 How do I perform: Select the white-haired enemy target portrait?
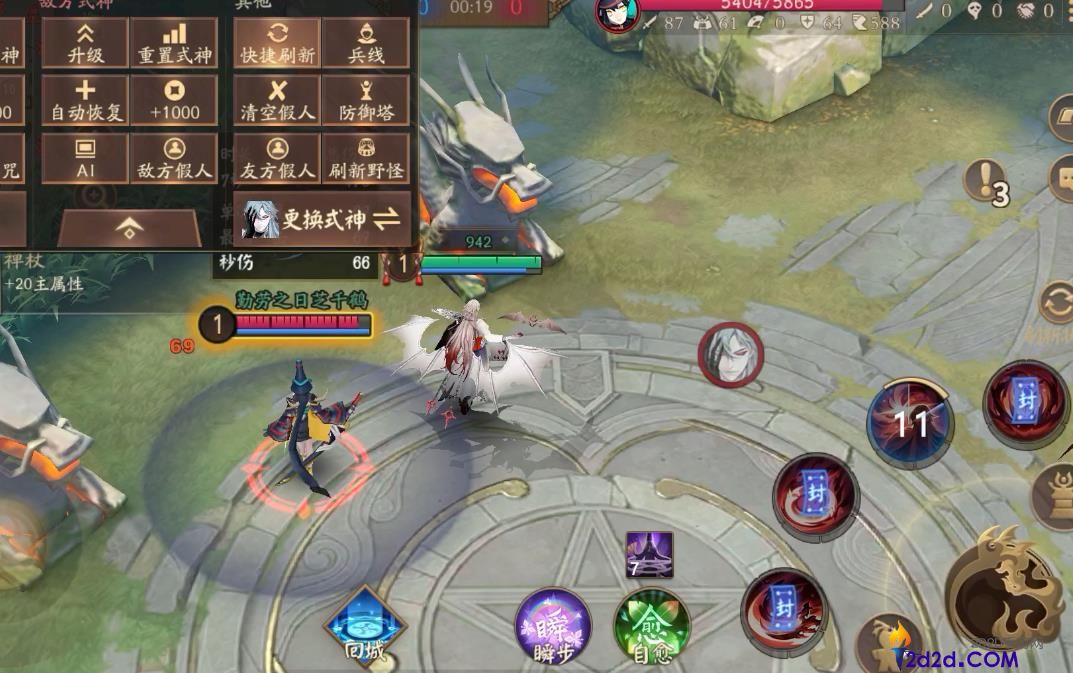[731, 354]
